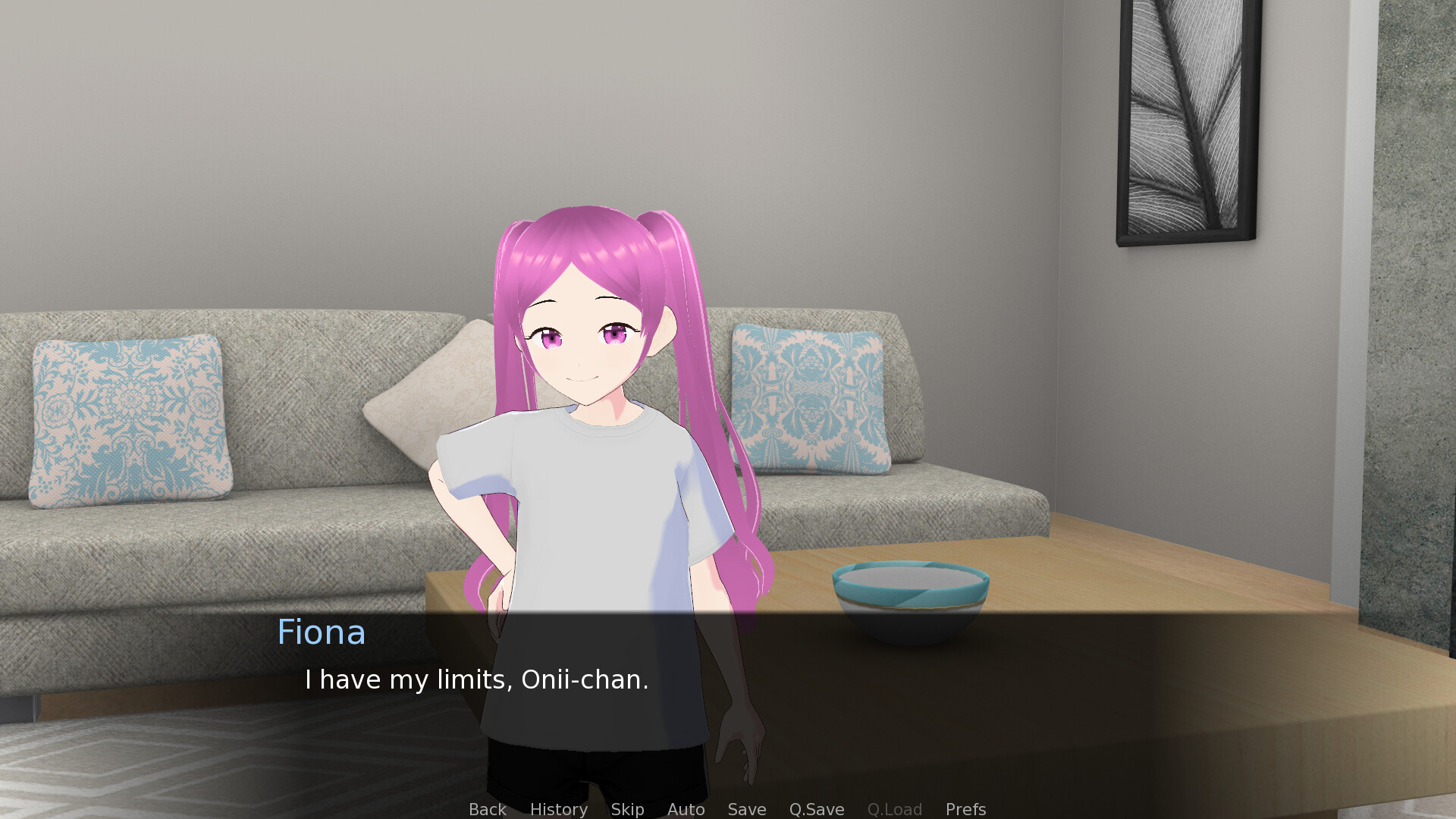Open the Prefs settings screen
The height and width of the screenshot is (819, 1456).
pos(965,809)
